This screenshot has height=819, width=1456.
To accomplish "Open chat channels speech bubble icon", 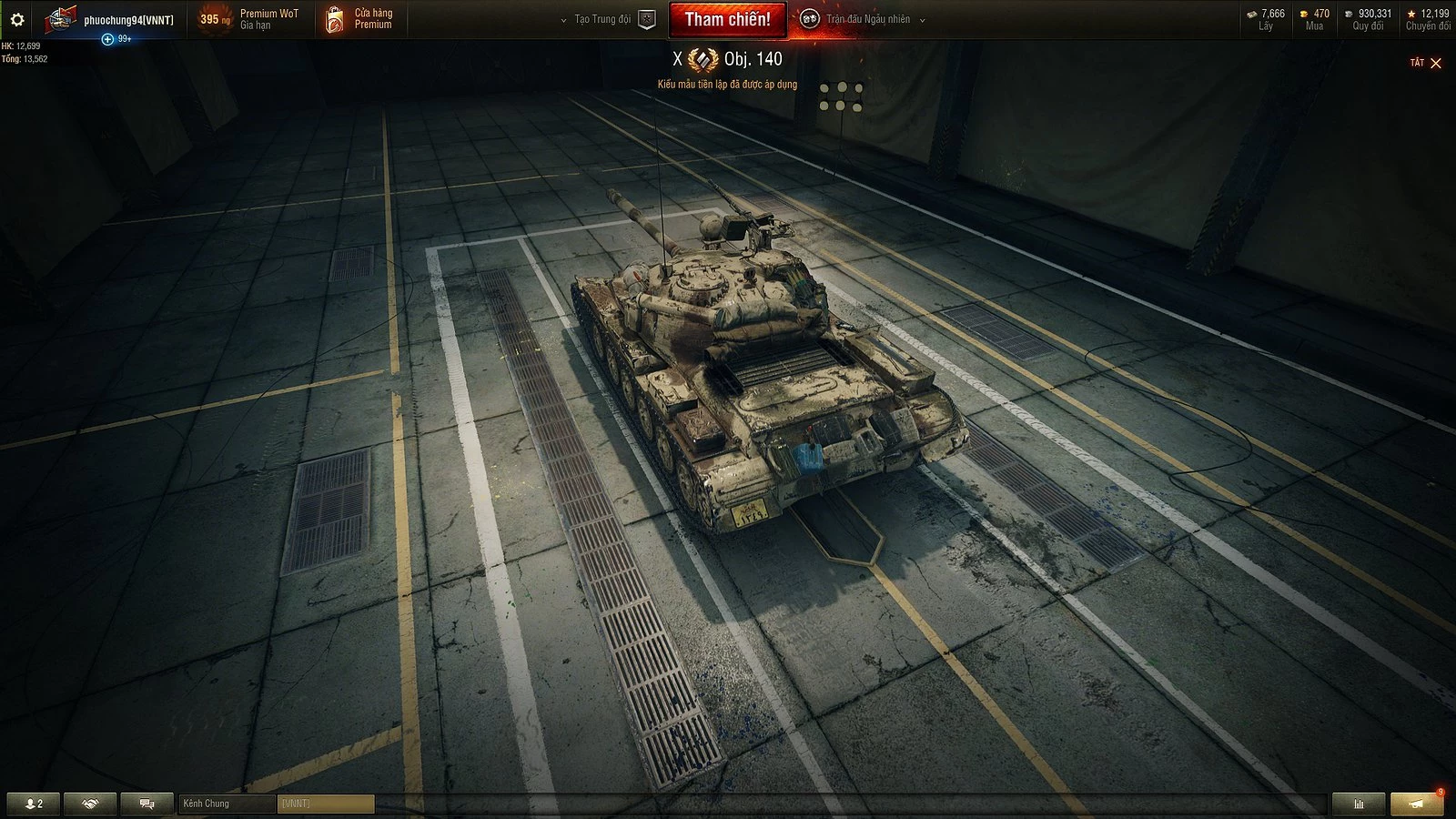I will (x=146, y=803).
